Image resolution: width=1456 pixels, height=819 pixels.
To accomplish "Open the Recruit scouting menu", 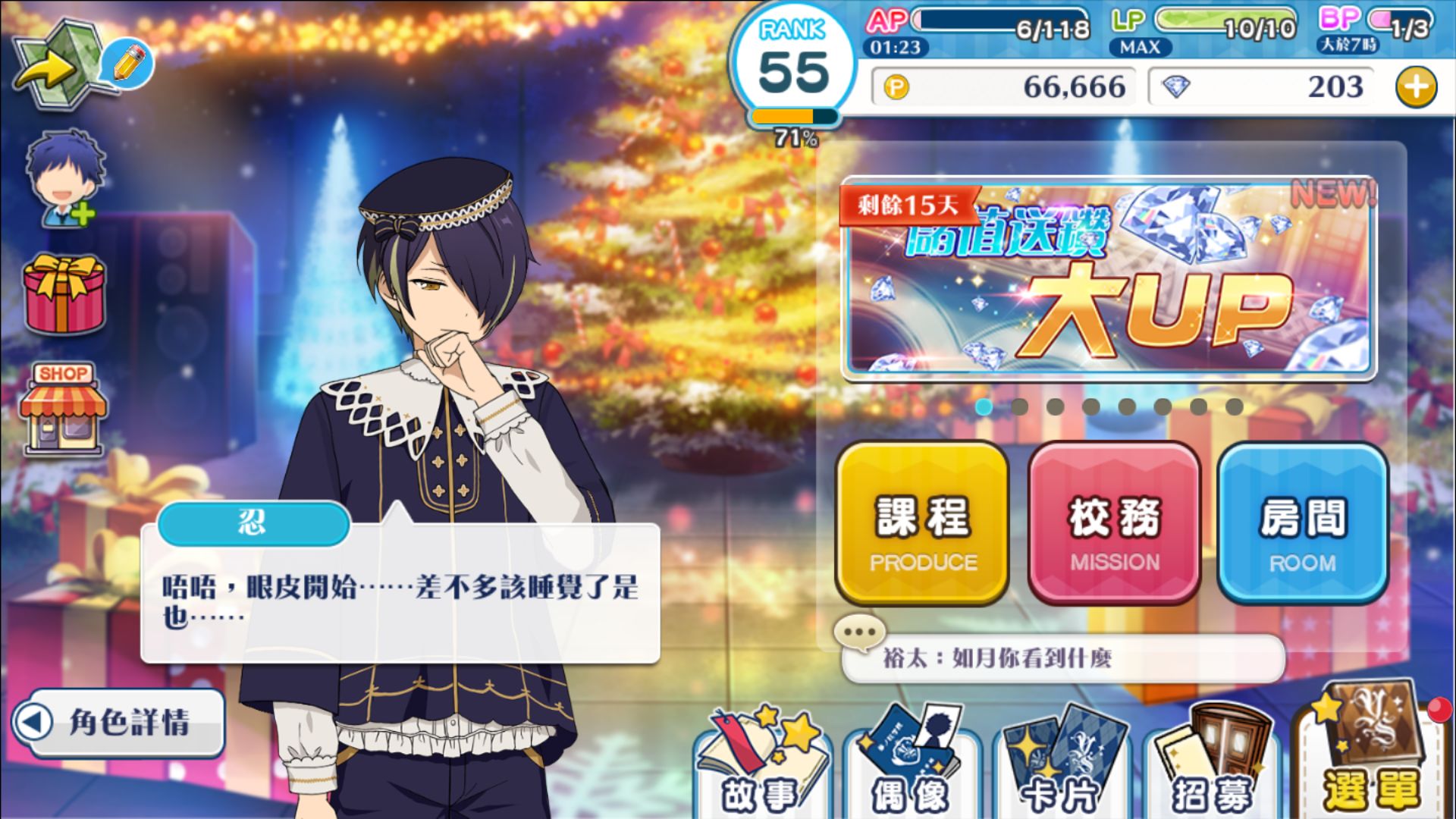I will click(x=1210, y=766).
